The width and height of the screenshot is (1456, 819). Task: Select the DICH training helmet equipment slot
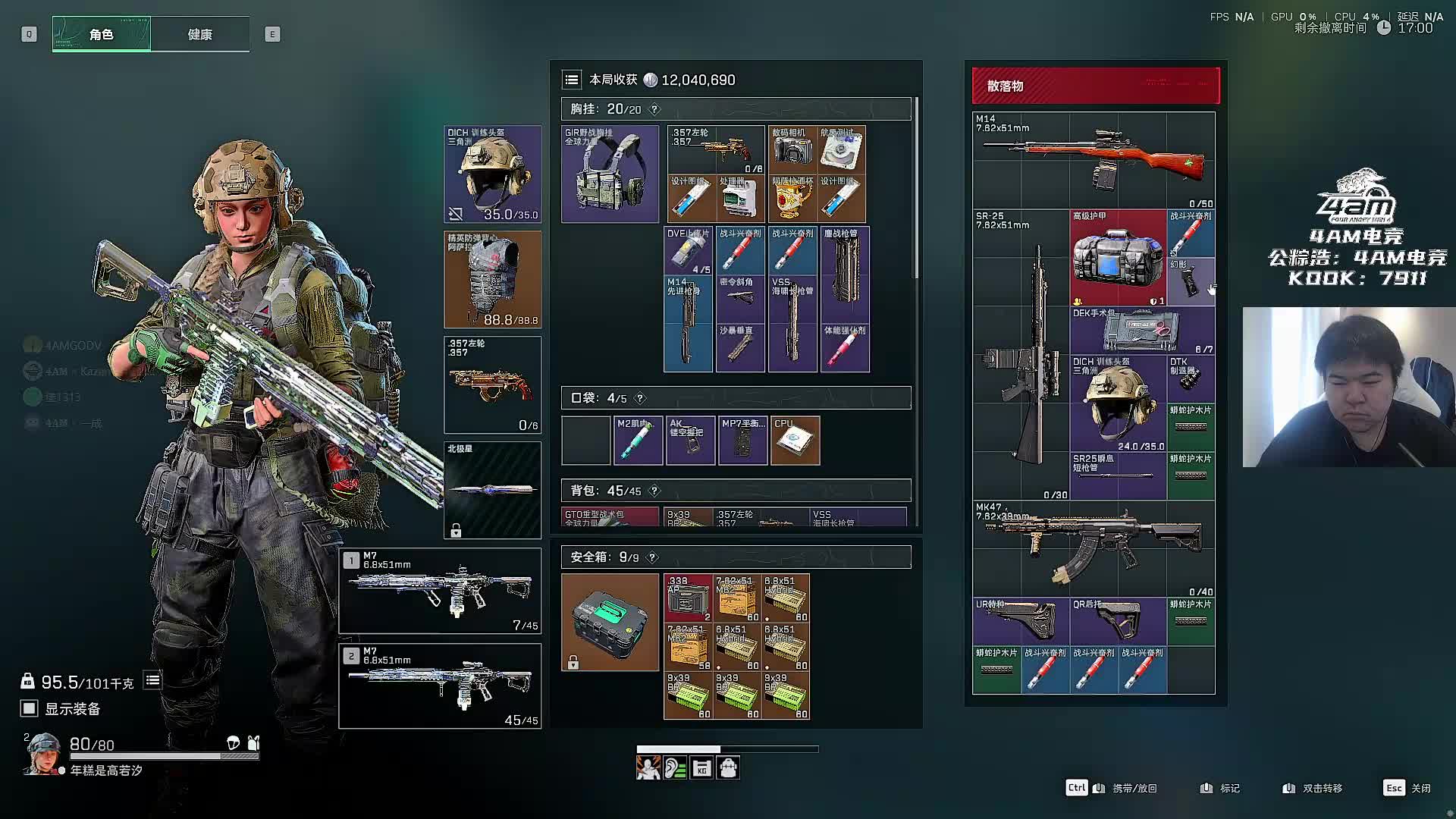(492, 174)
